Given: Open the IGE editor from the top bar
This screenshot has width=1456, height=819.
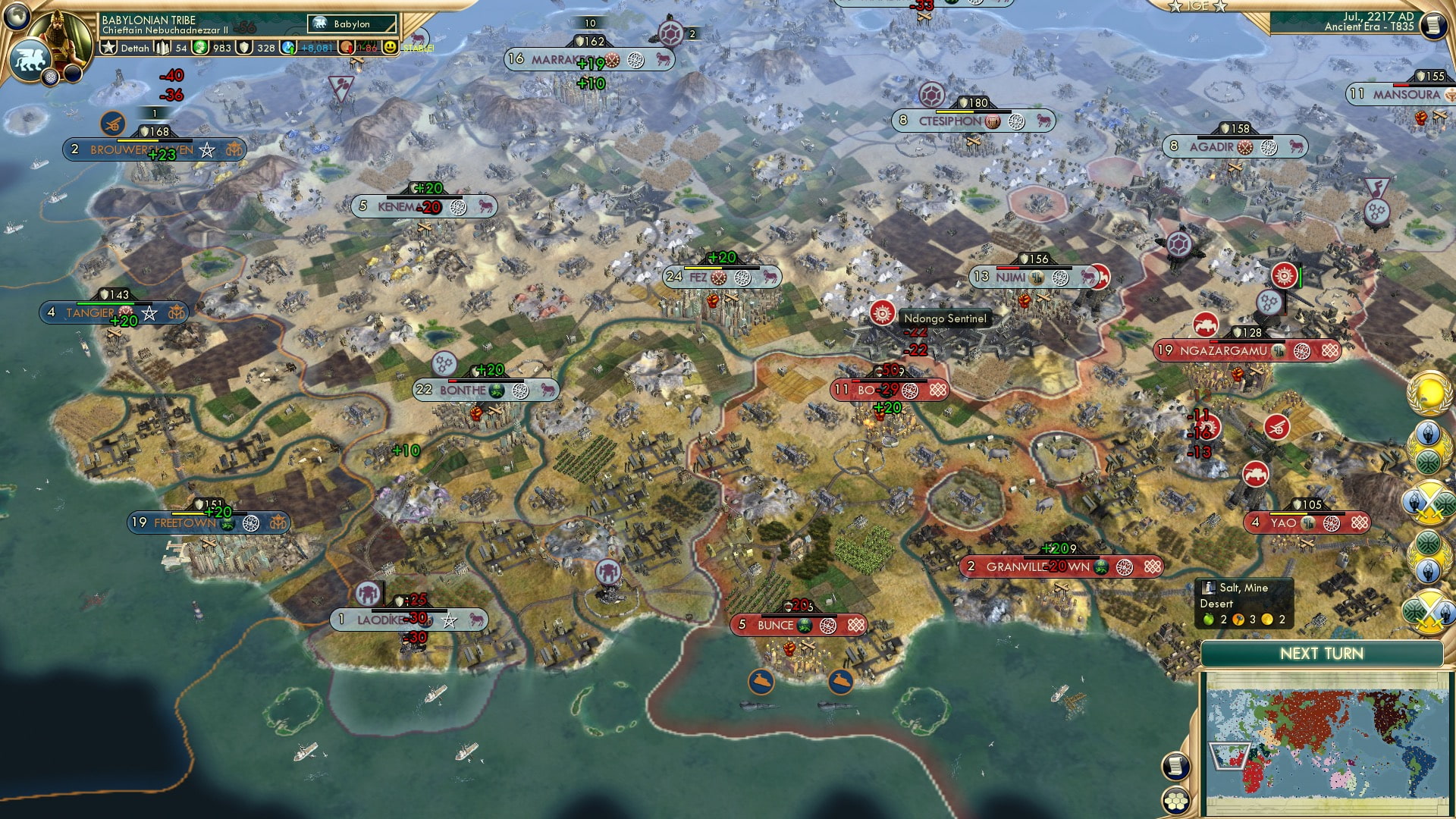Looking at the screenshot, I should coord(1197,6).
